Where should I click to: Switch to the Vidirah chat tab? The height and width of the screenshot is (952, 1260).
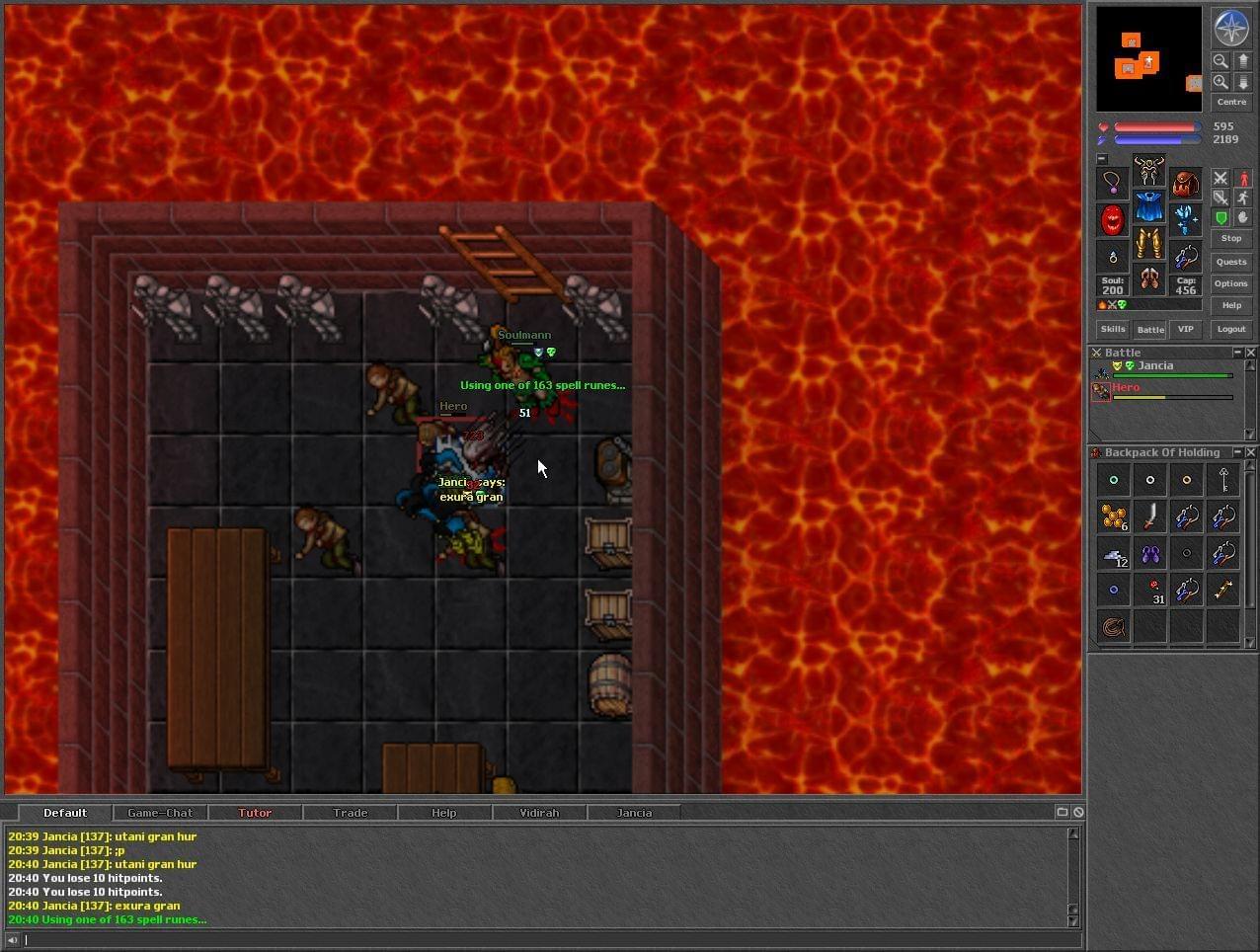pos(539,813)
